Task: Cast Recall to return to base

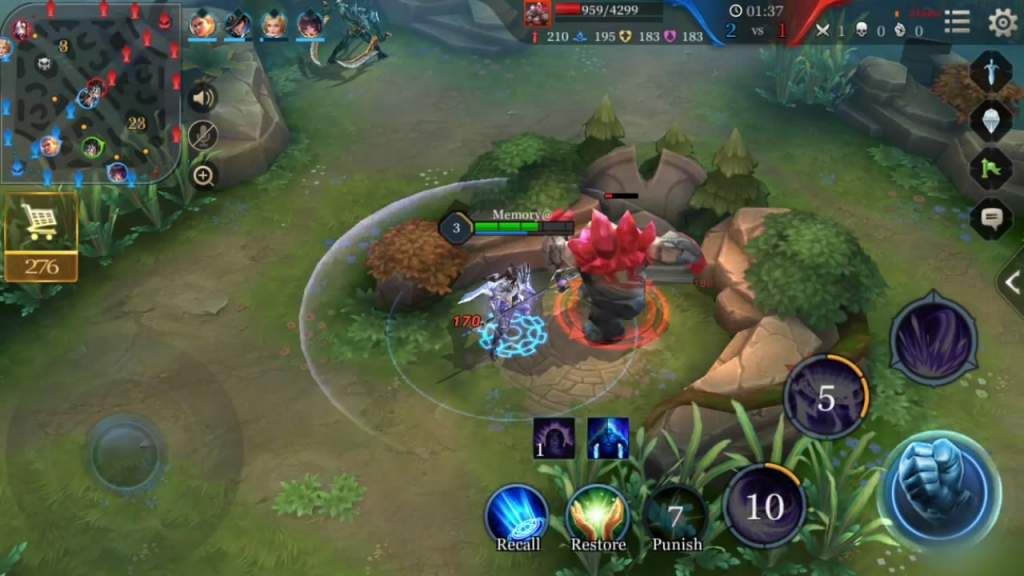Action: (x=517, y=513)
